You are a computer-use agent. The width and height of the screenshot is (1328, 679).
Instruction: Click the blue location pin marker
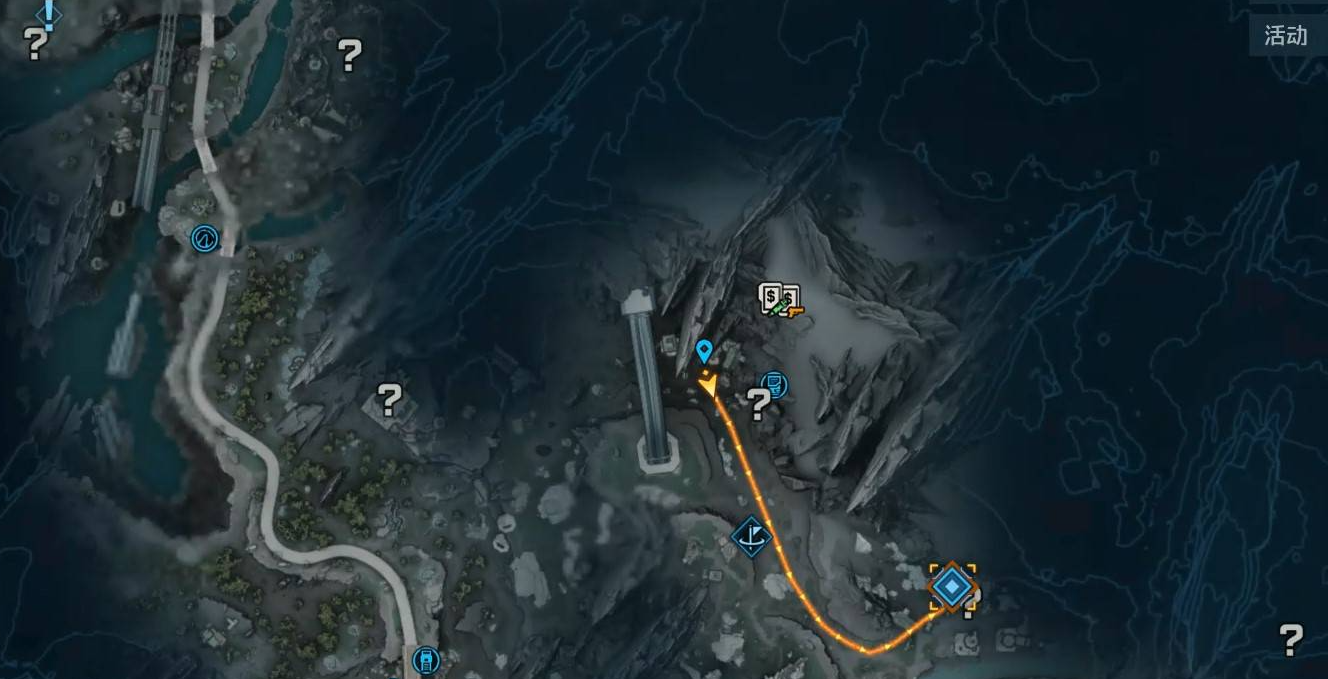(x=704, y=350)
